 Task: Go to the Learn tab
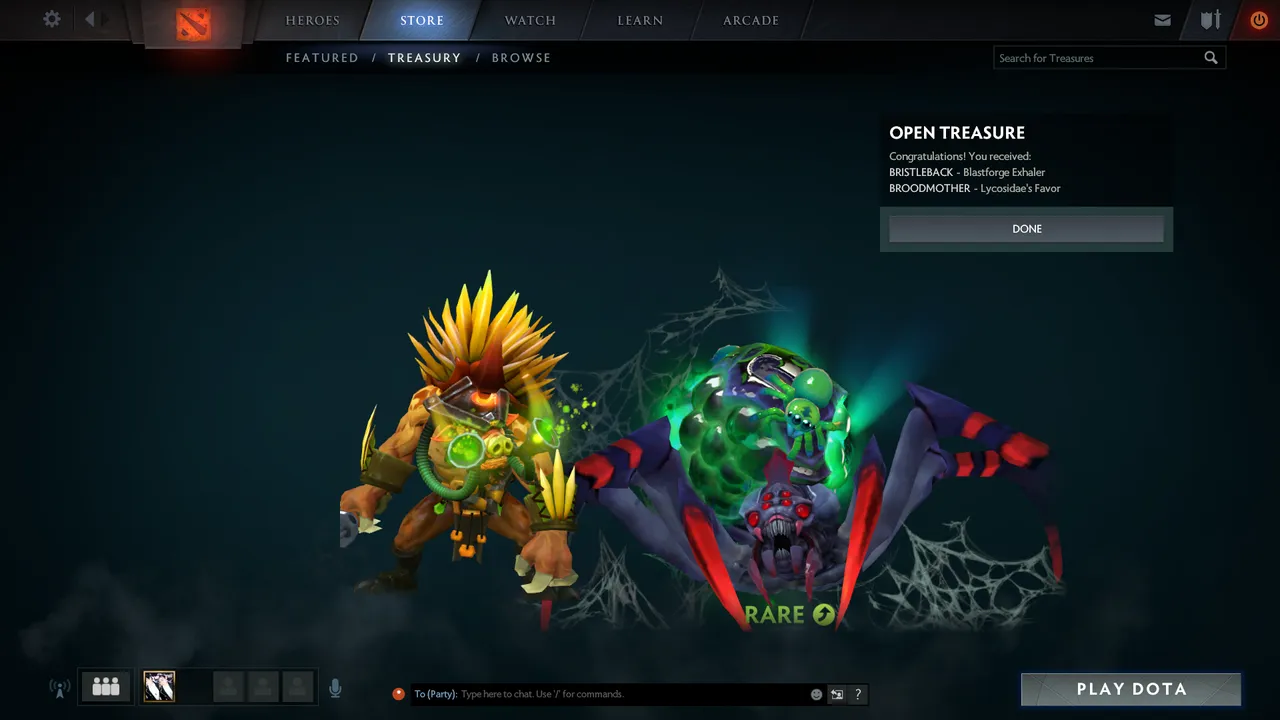[640, 20]
